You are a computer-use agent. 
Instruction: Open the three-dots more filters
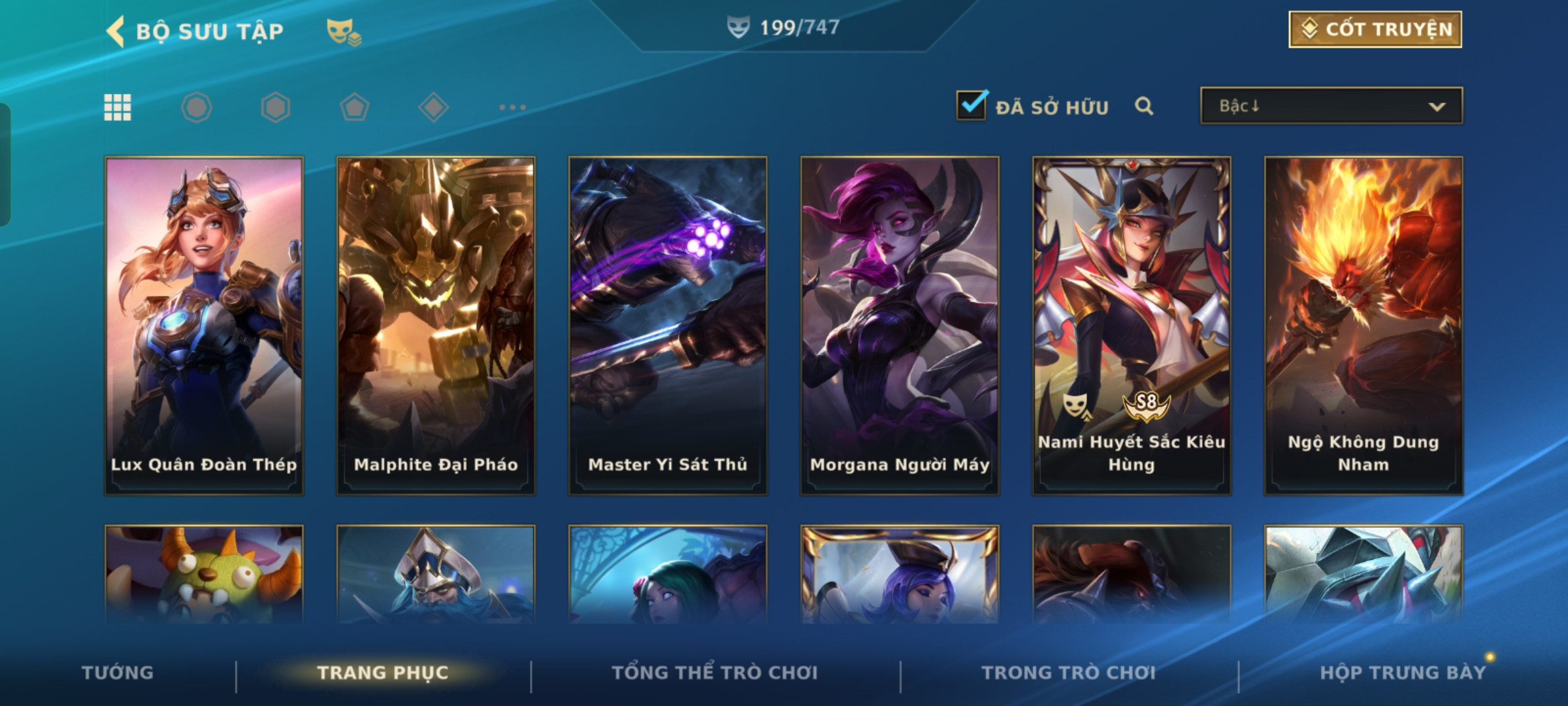pyautogui.click(x=512, y=107)
